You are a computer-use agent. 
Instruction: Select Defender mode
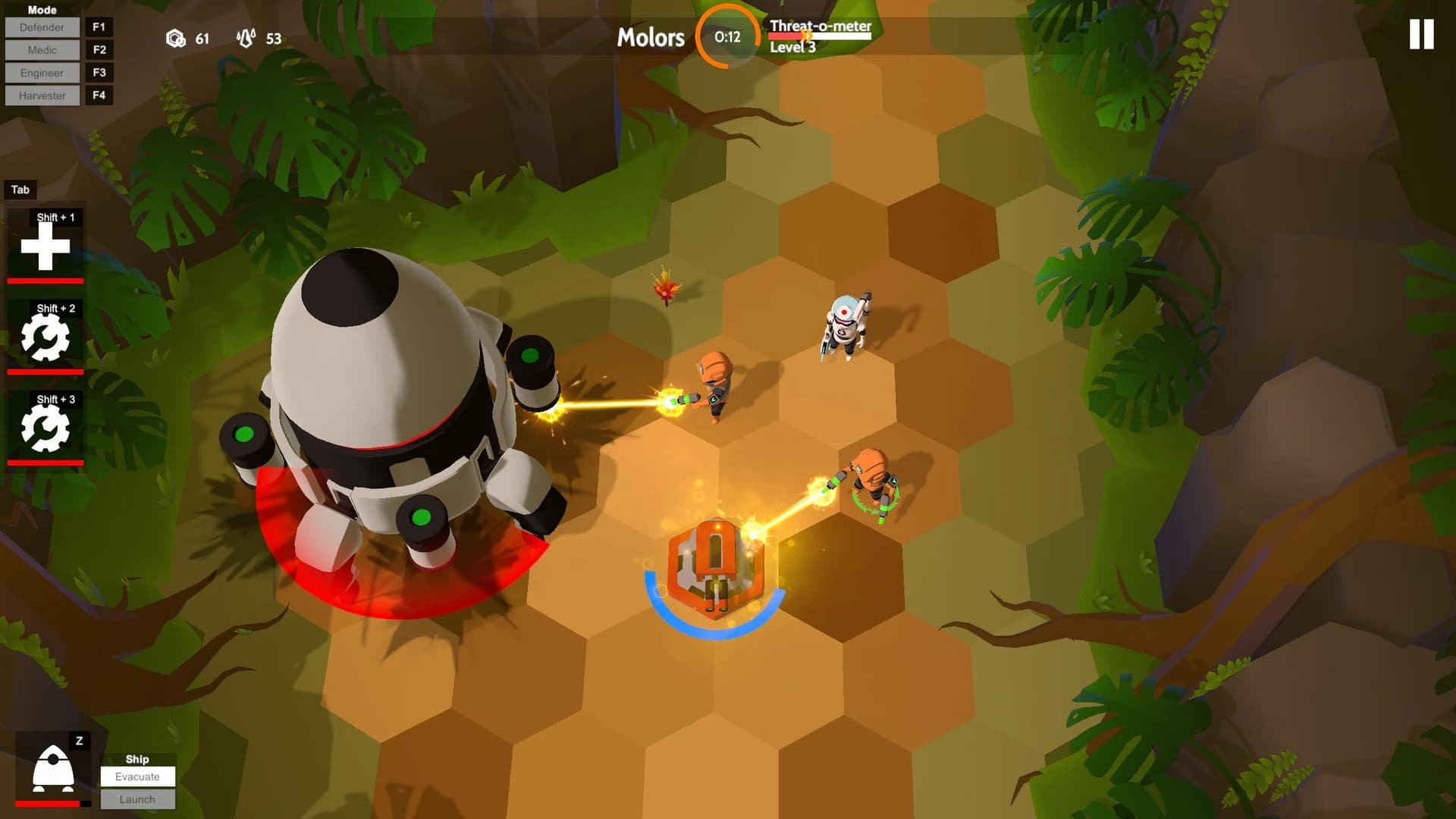[x=42, y=27]
